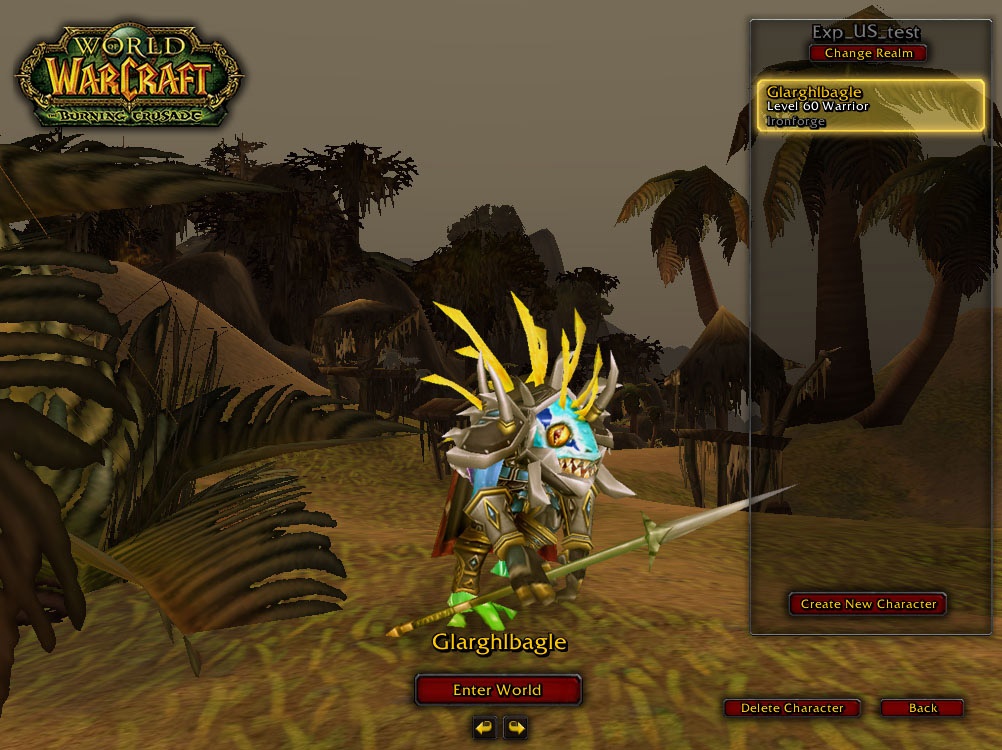Select the Glarghlbagle character entry

[869, 106]
